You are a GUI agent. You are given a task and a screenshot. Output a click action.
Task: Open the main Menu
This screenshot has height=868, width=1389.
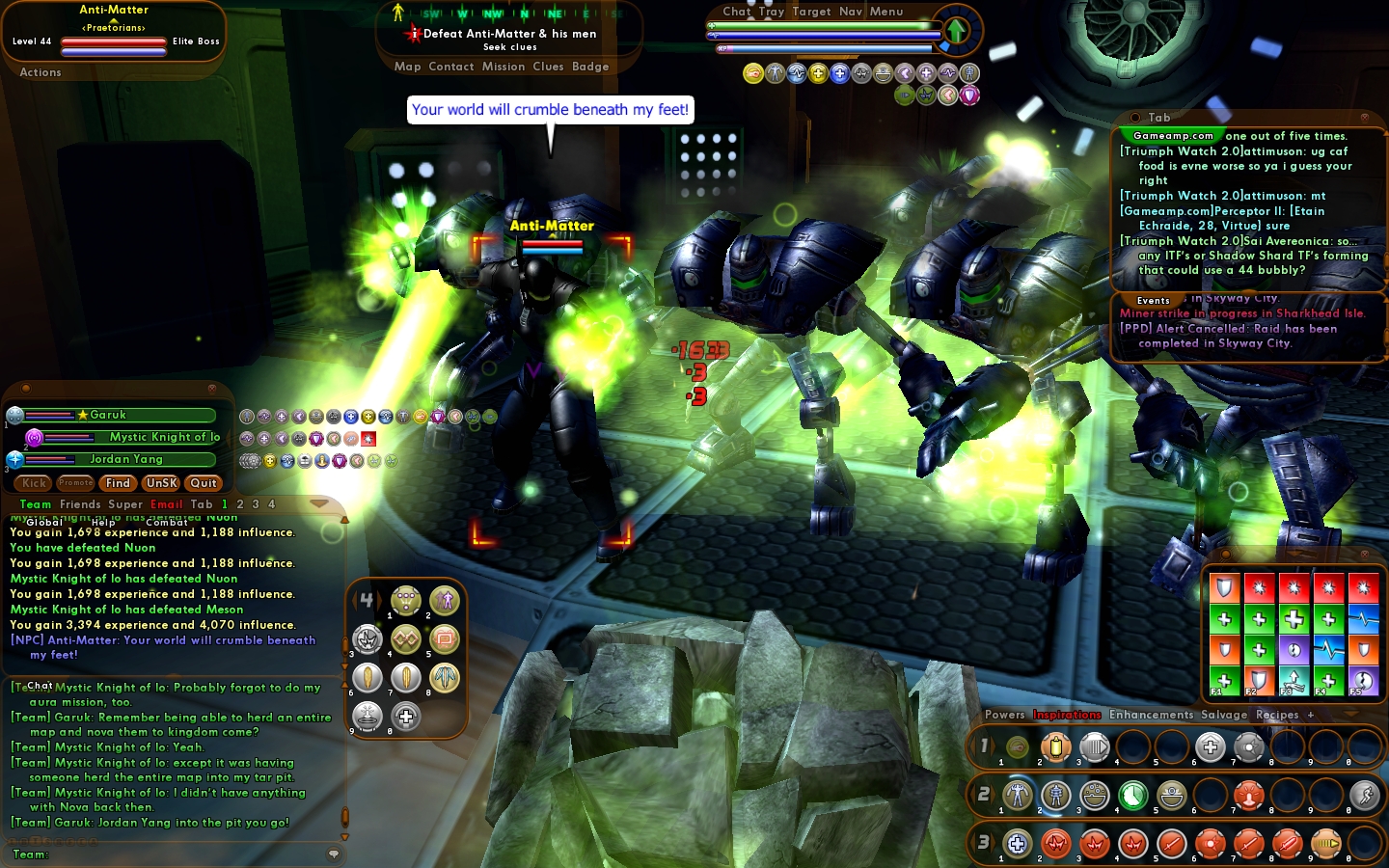[886, 12]
